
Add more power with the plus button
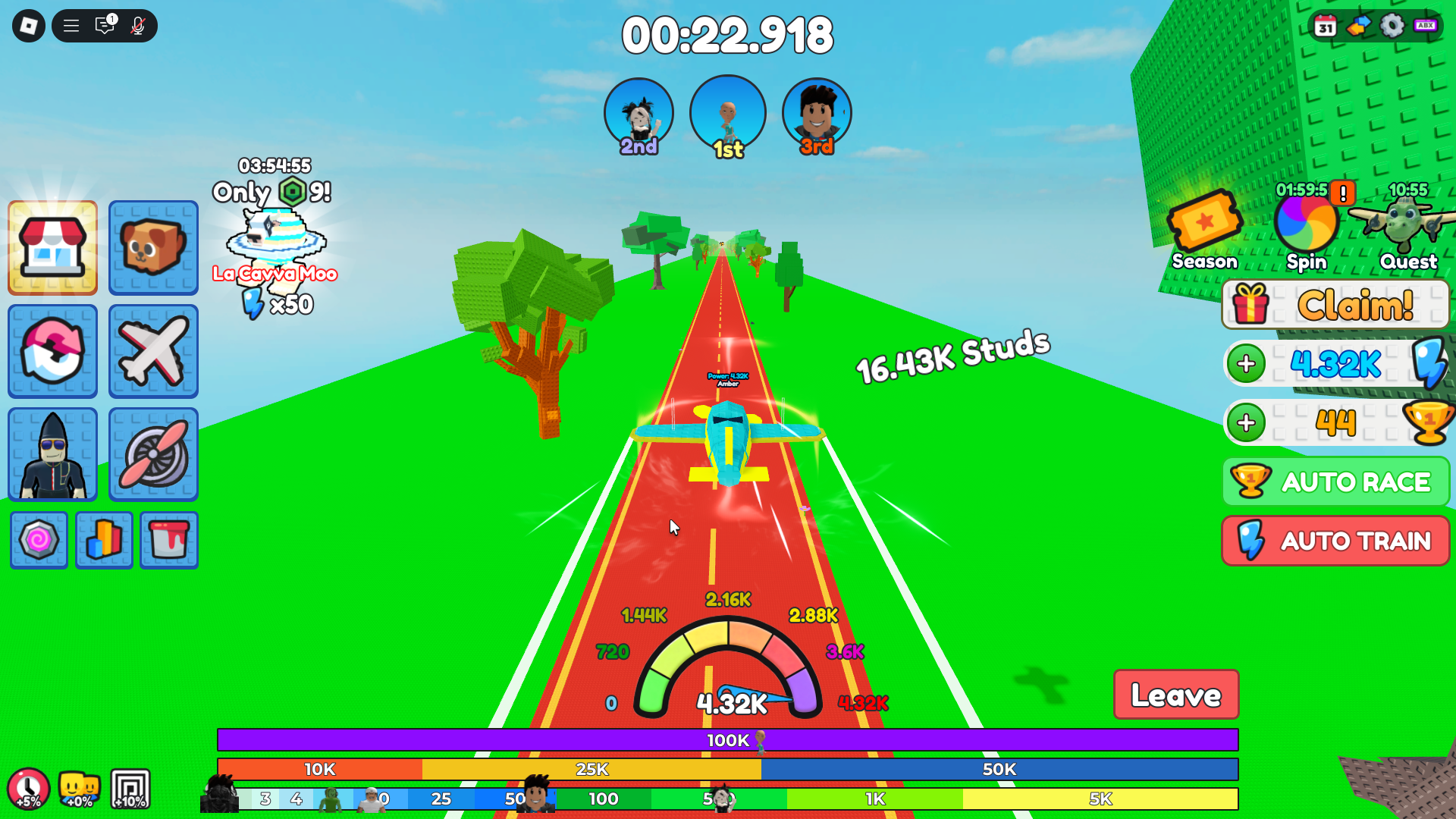[1246, 364]
